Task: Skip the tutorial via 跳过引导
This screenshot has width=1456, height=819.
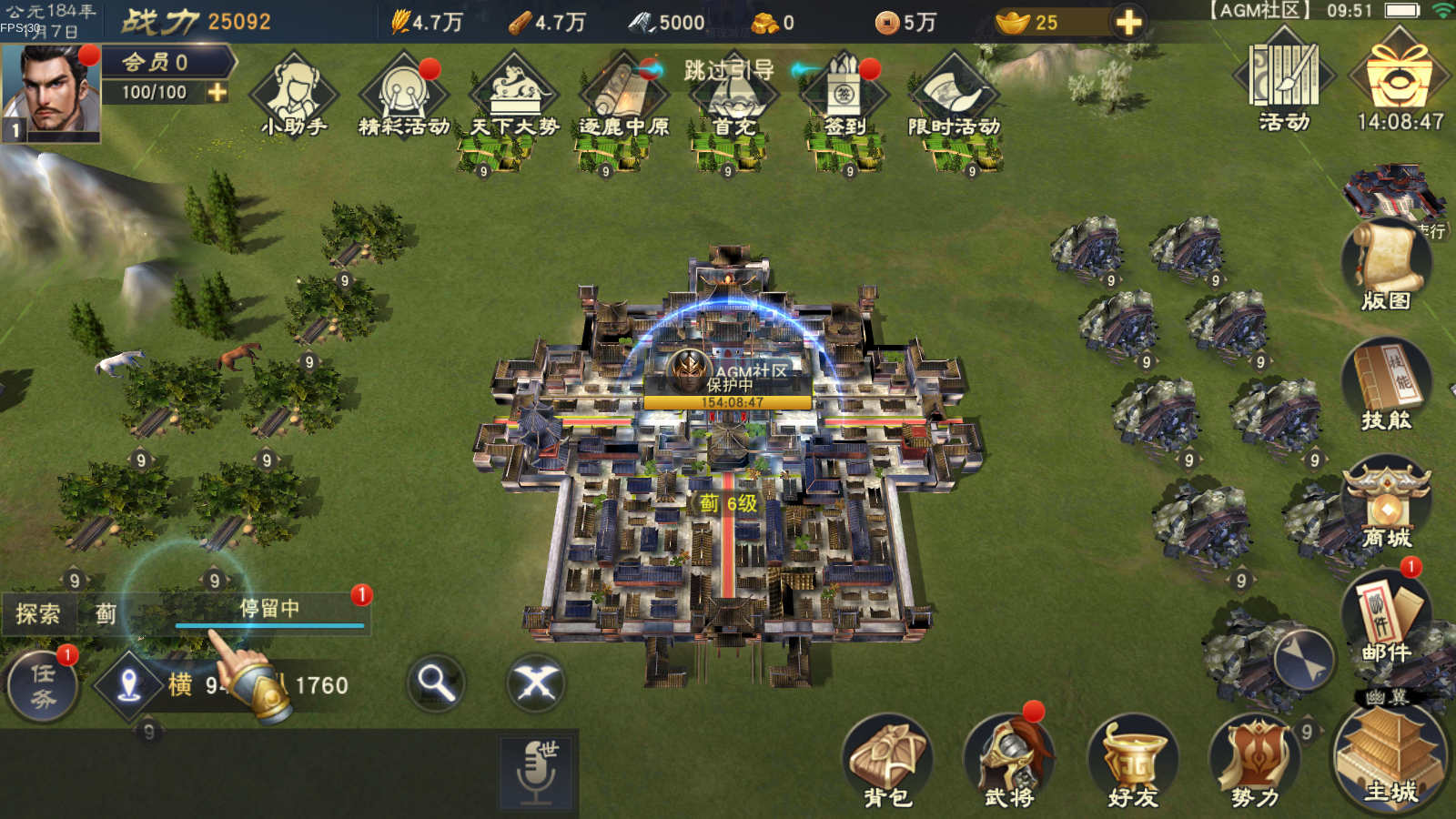Action: 729,69
